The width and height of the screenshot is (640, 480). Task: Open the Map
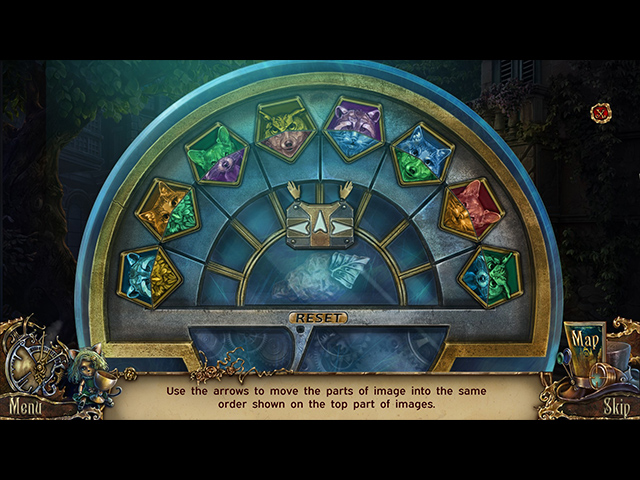(584, 345)
